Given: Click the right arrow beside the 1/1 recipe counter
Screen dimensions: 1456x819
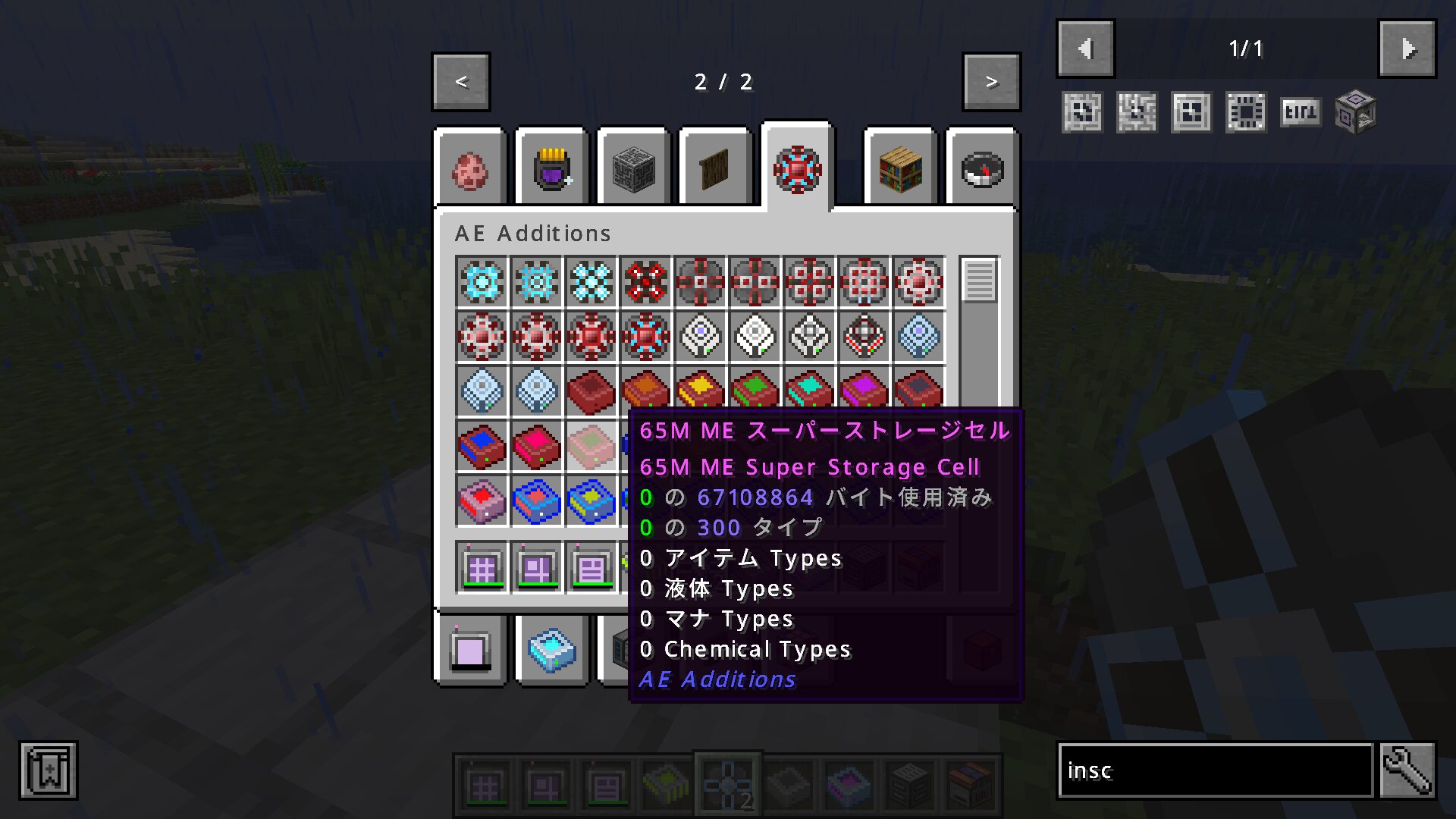Looking at the screenshot, I should [x=1407, y=48].
